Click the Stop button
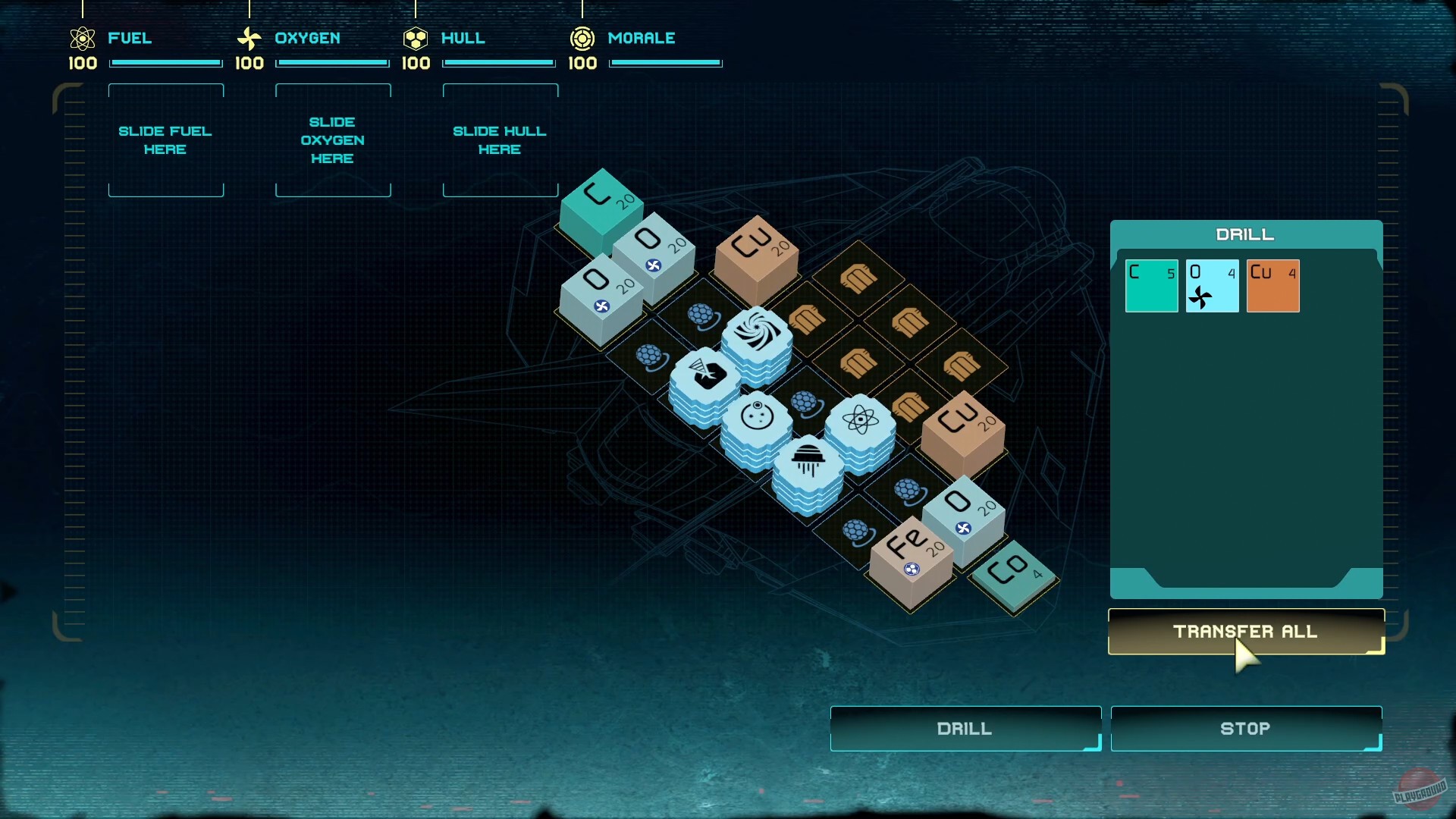The image size is (1456, 819). (1246, 728)
